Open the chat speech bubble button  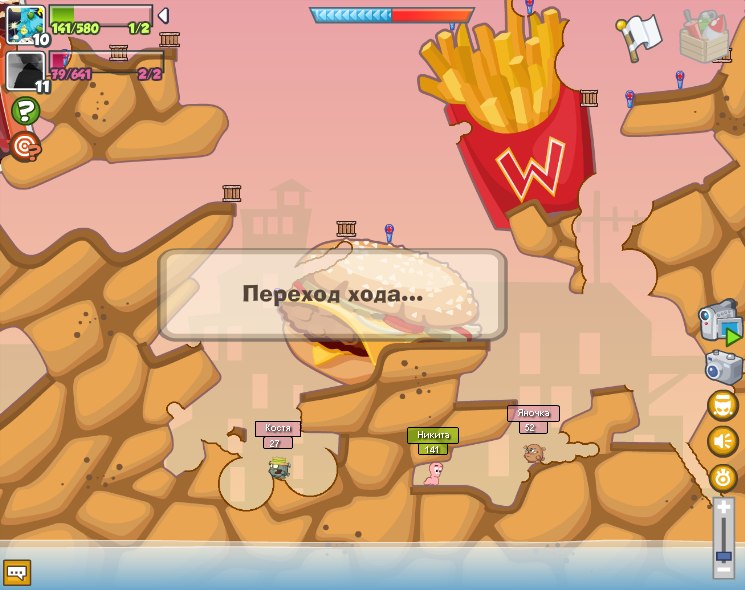tap(17, 572)
